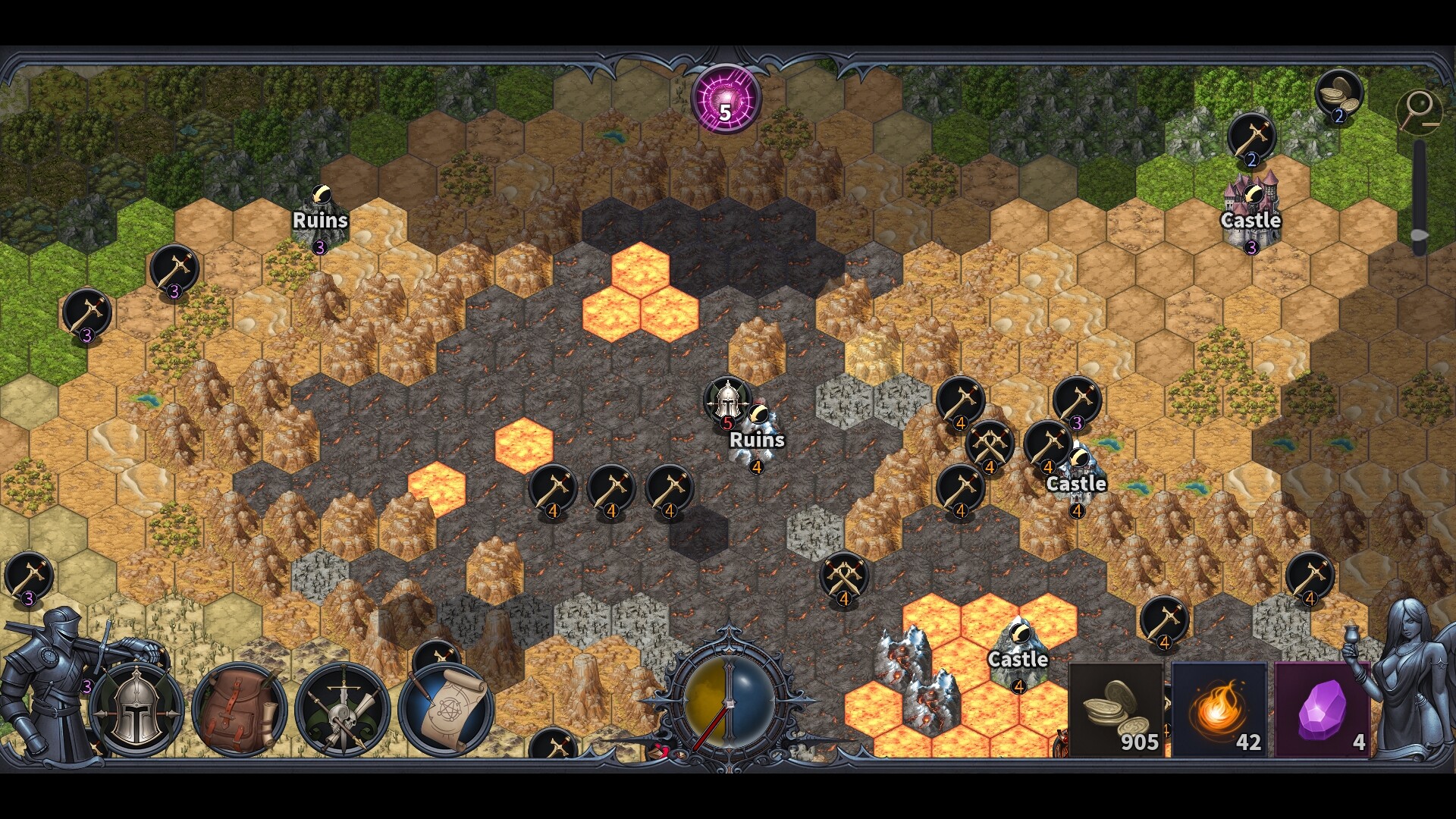Viewport: 1456px width, 819px height.
Task: Click the Ruins label in the upper left
Action: point(320,221)
